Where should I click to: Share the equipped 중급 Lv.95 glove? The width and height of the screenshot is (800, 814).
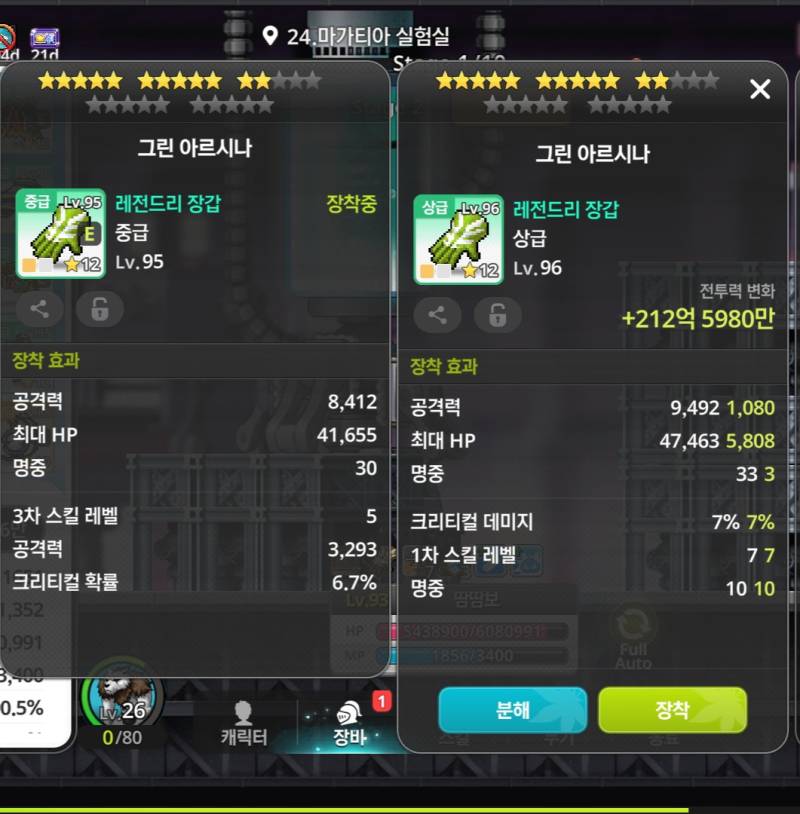tap(40, 309)
